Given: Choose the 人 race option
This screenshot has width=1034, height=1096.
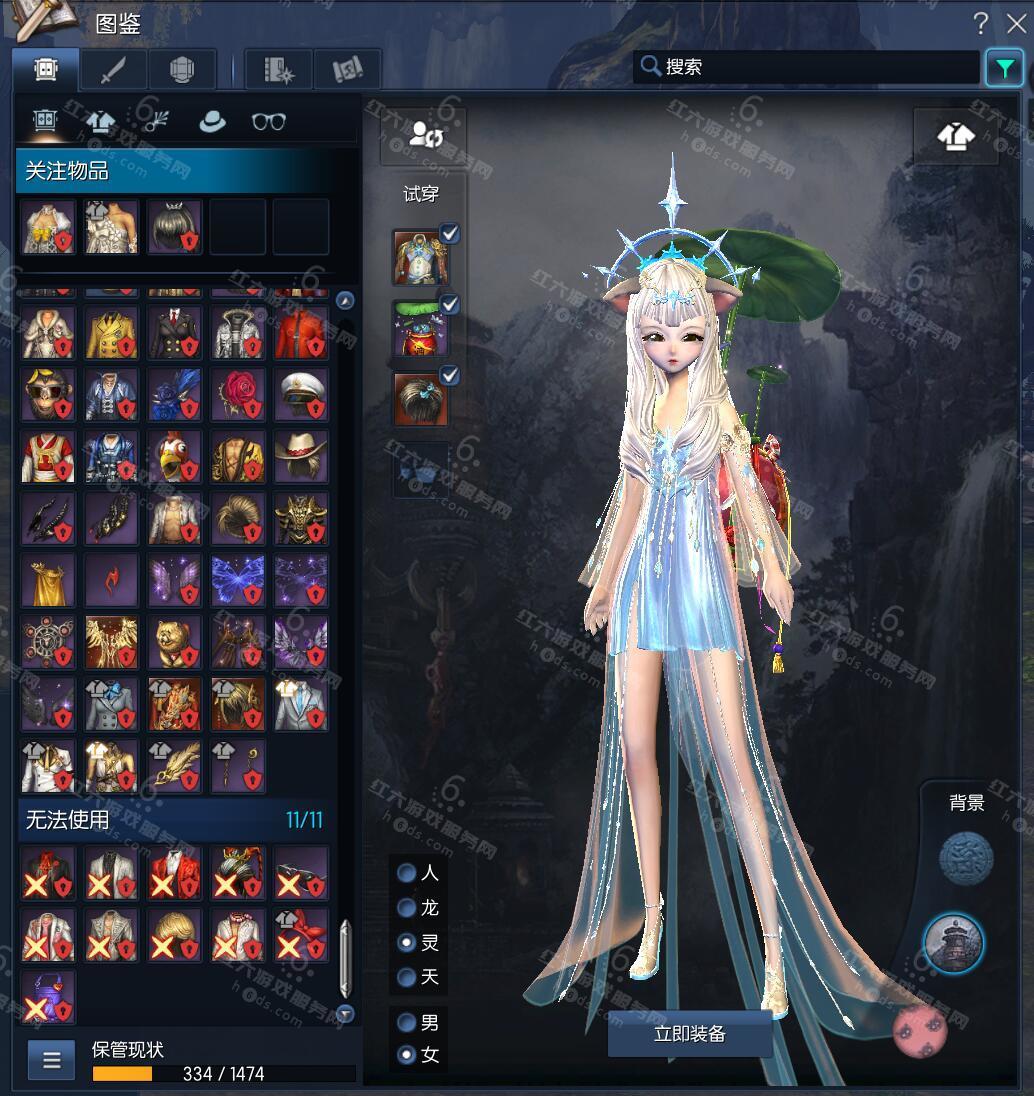Looking at the screenshot, I should [407, 873].
